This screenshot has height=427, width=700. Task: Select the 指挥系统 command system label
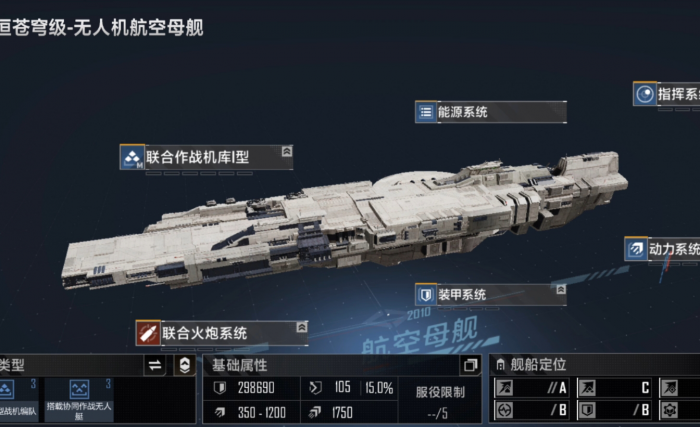tap(677, 94)
